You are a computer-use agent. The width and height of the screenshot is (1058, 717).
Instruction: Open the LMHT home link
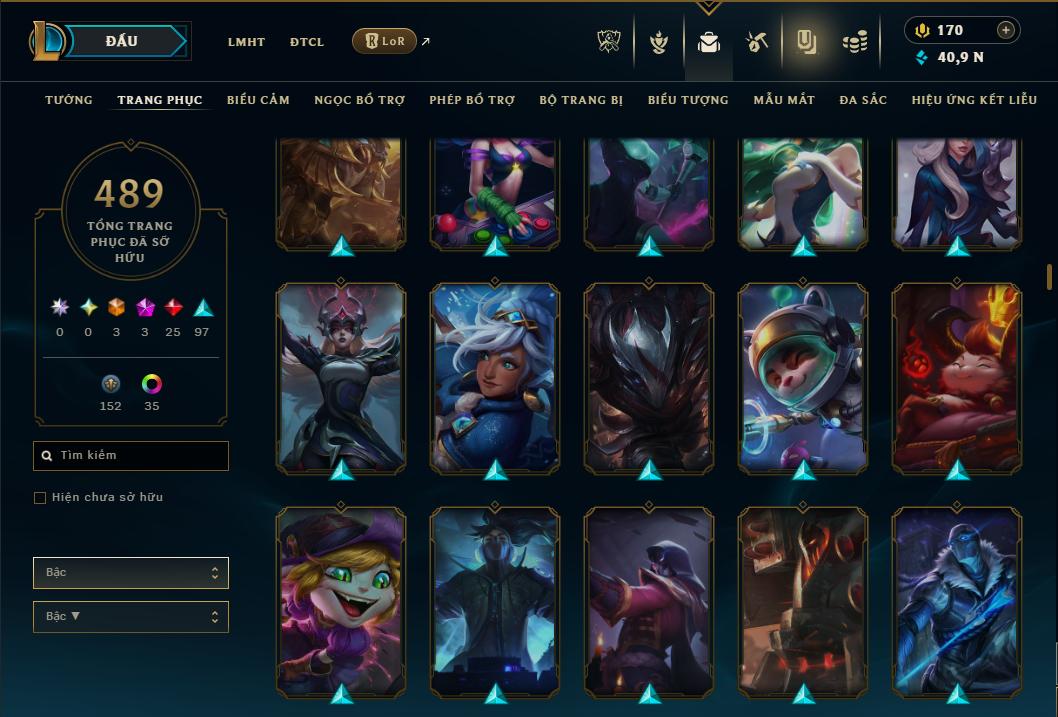(x=246, y=42)
